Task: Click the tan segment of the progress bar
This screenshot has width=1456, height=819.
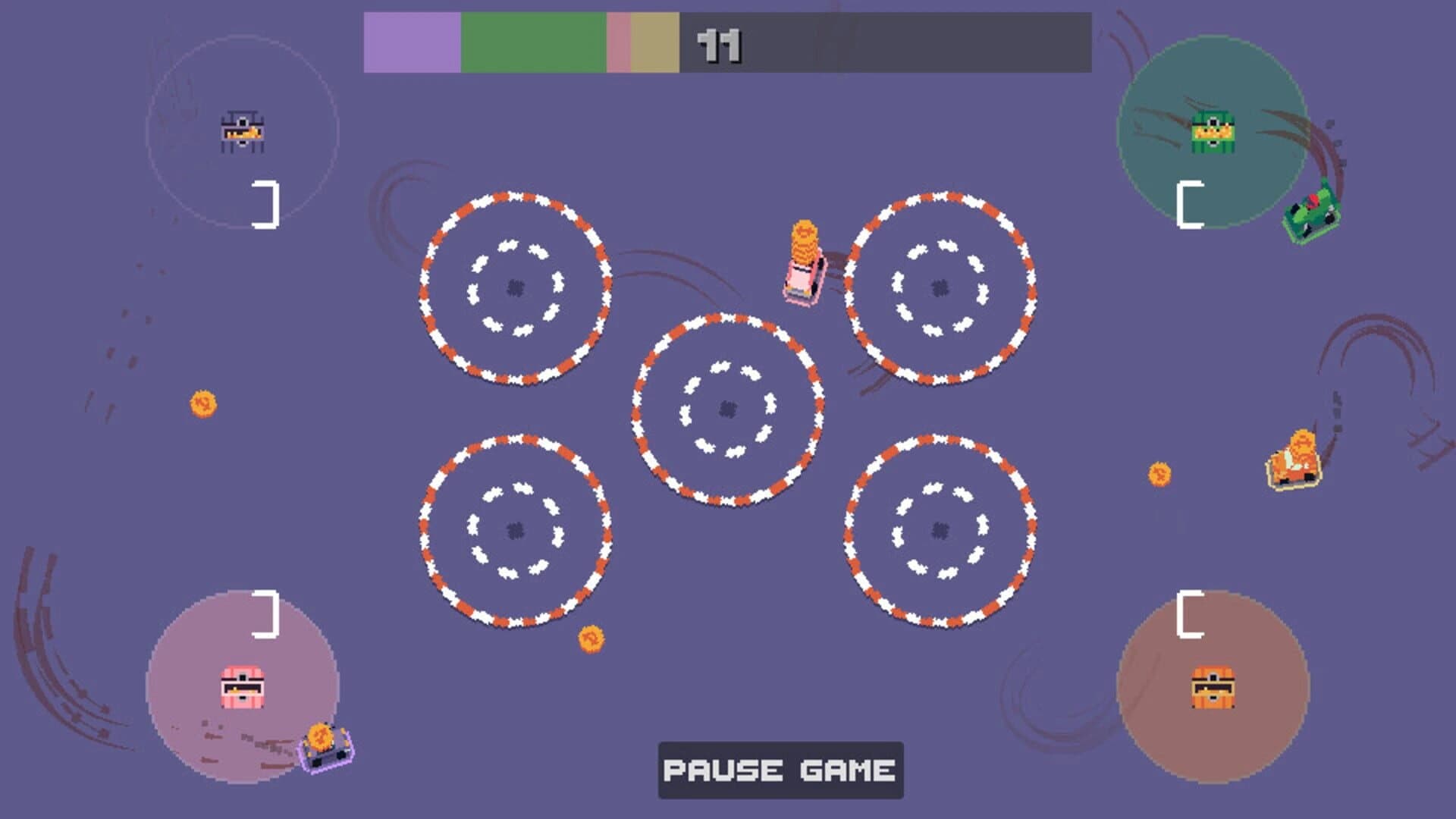Action: (x=654, y=42)
